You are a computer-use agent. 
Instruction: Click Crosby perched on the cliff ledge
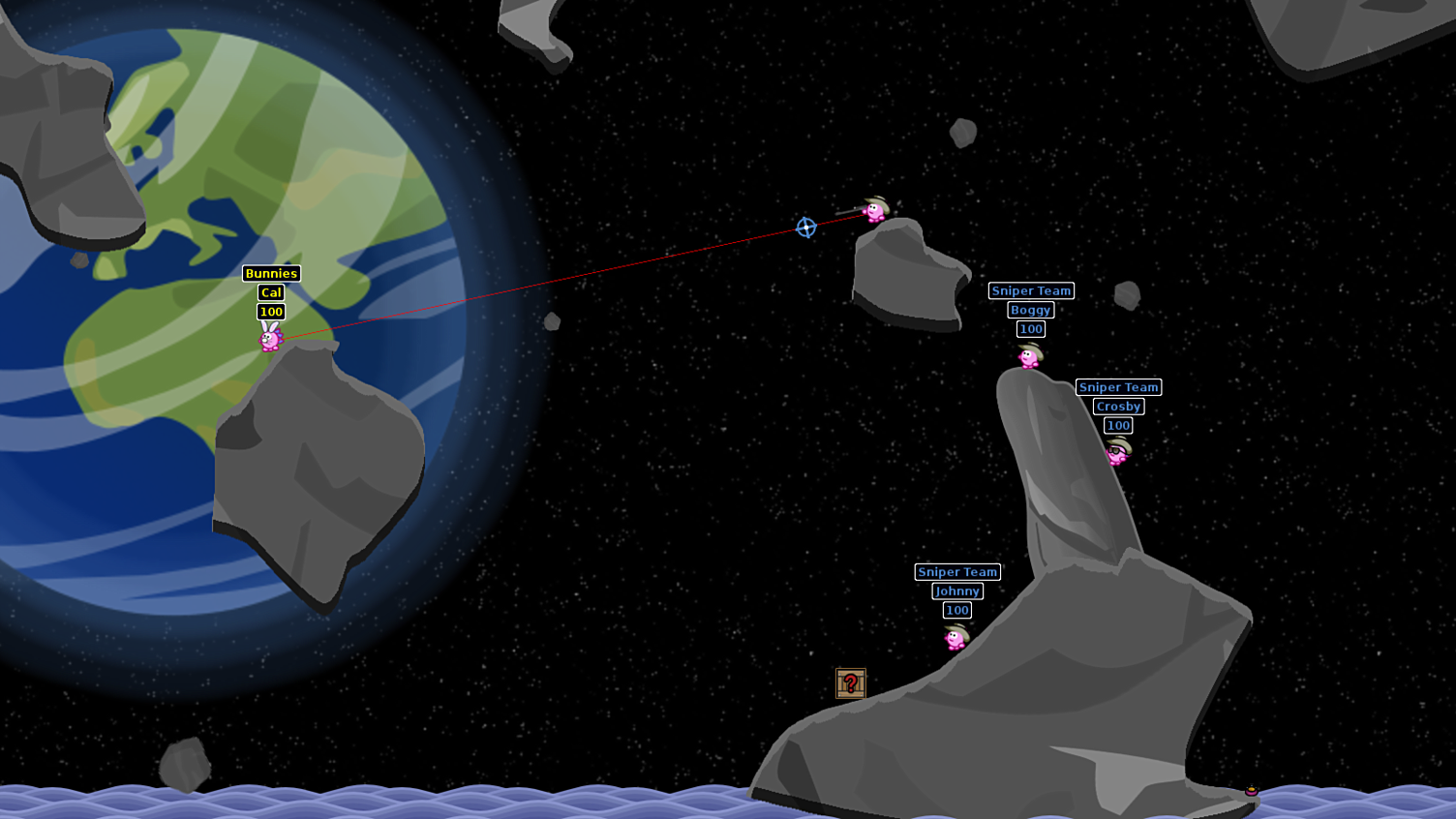1118,453
